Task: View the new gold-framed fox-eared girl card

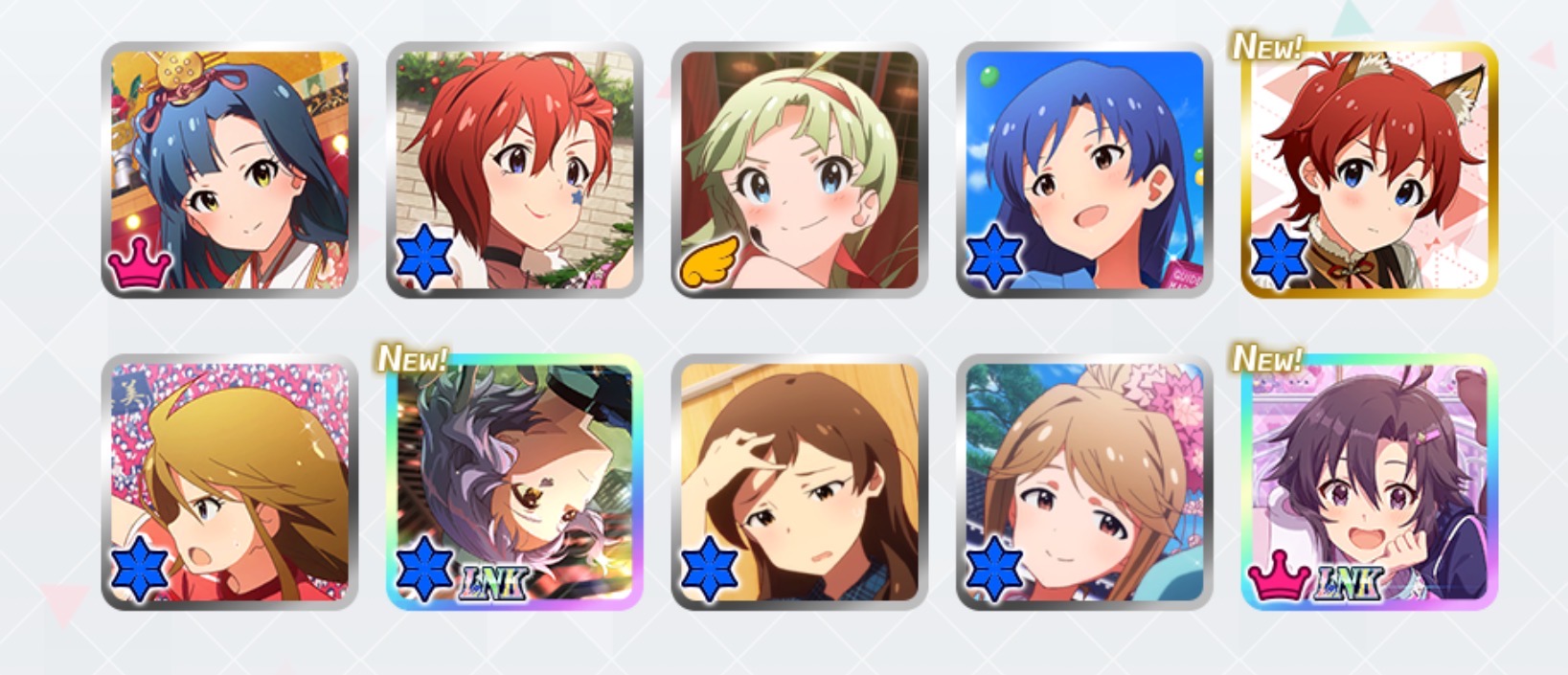Action: (x=1370, y=169)
